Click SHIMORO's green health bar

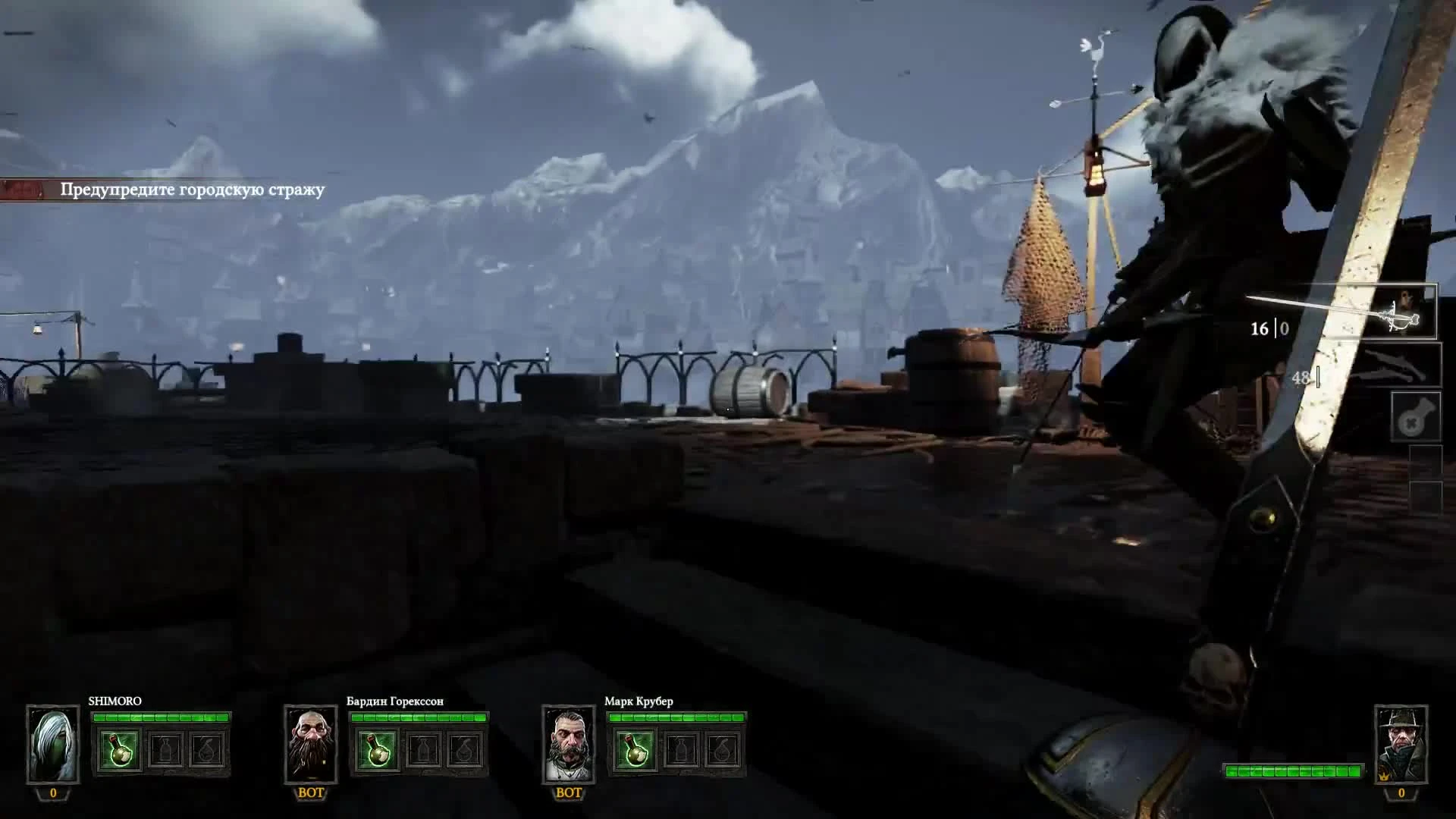click(x=163, y=717)
